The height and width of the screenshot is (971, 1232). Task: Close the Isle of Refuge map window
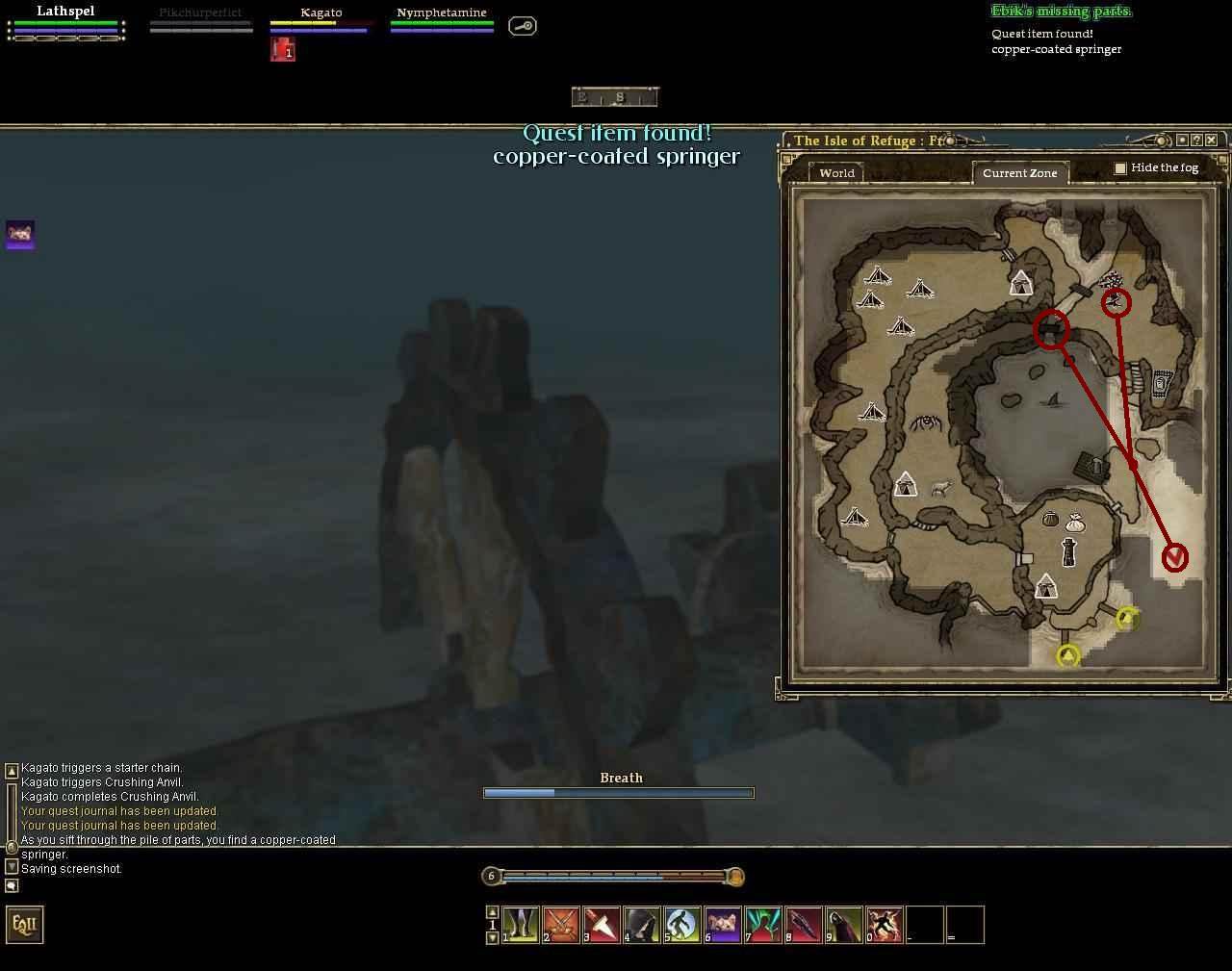pos(1211,141)
